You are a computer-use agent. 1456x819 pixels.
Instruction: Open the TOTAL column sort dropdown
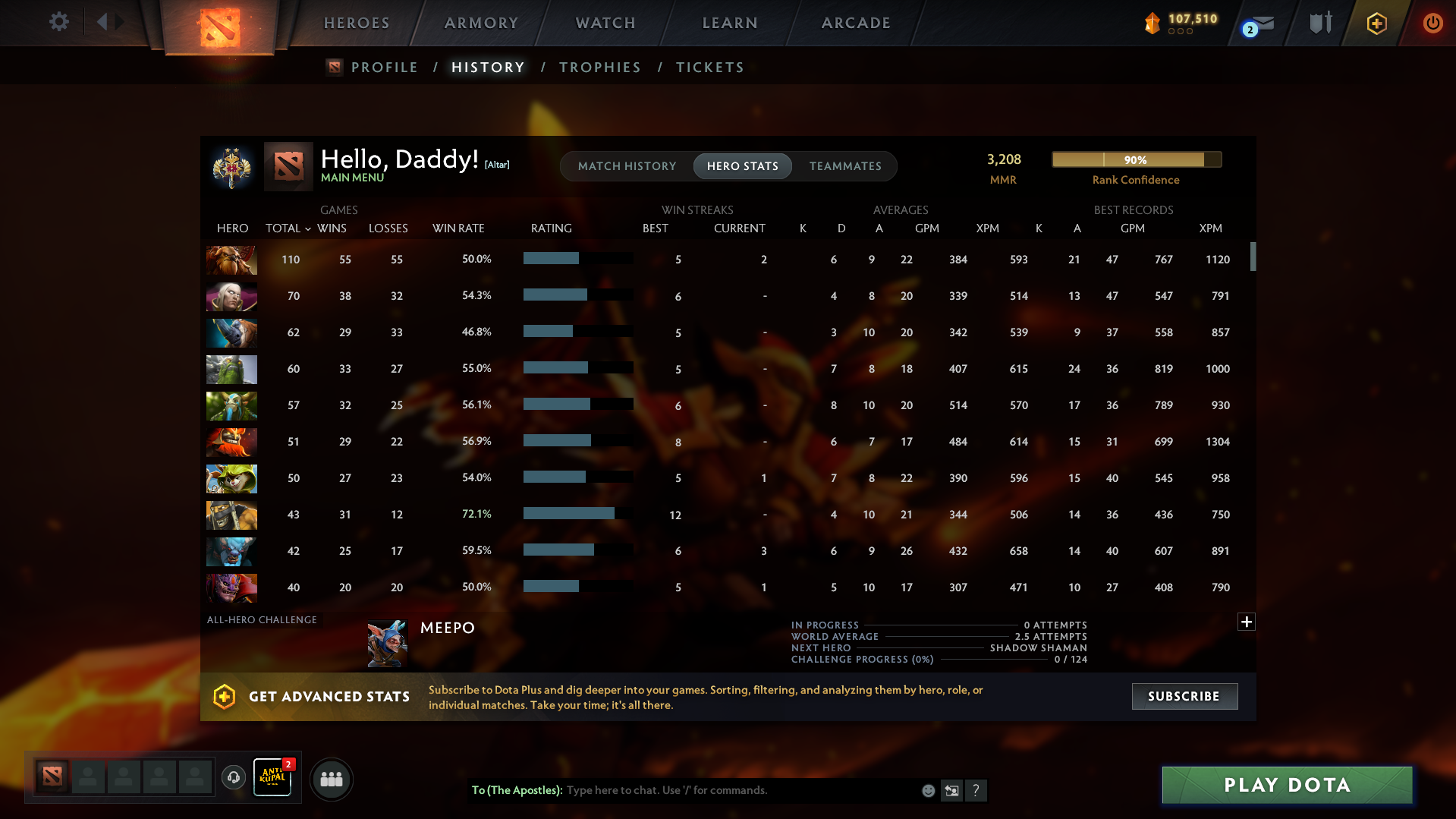coord(307,228)
